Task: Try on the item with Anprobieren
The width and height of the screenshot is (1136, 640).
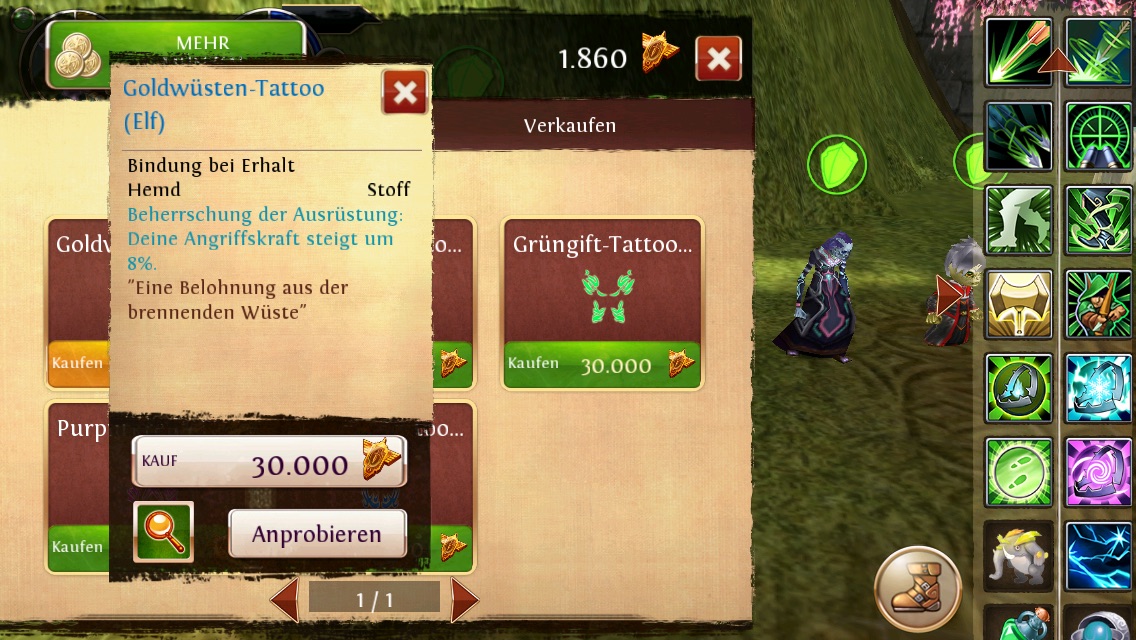Action: point(317,534)
